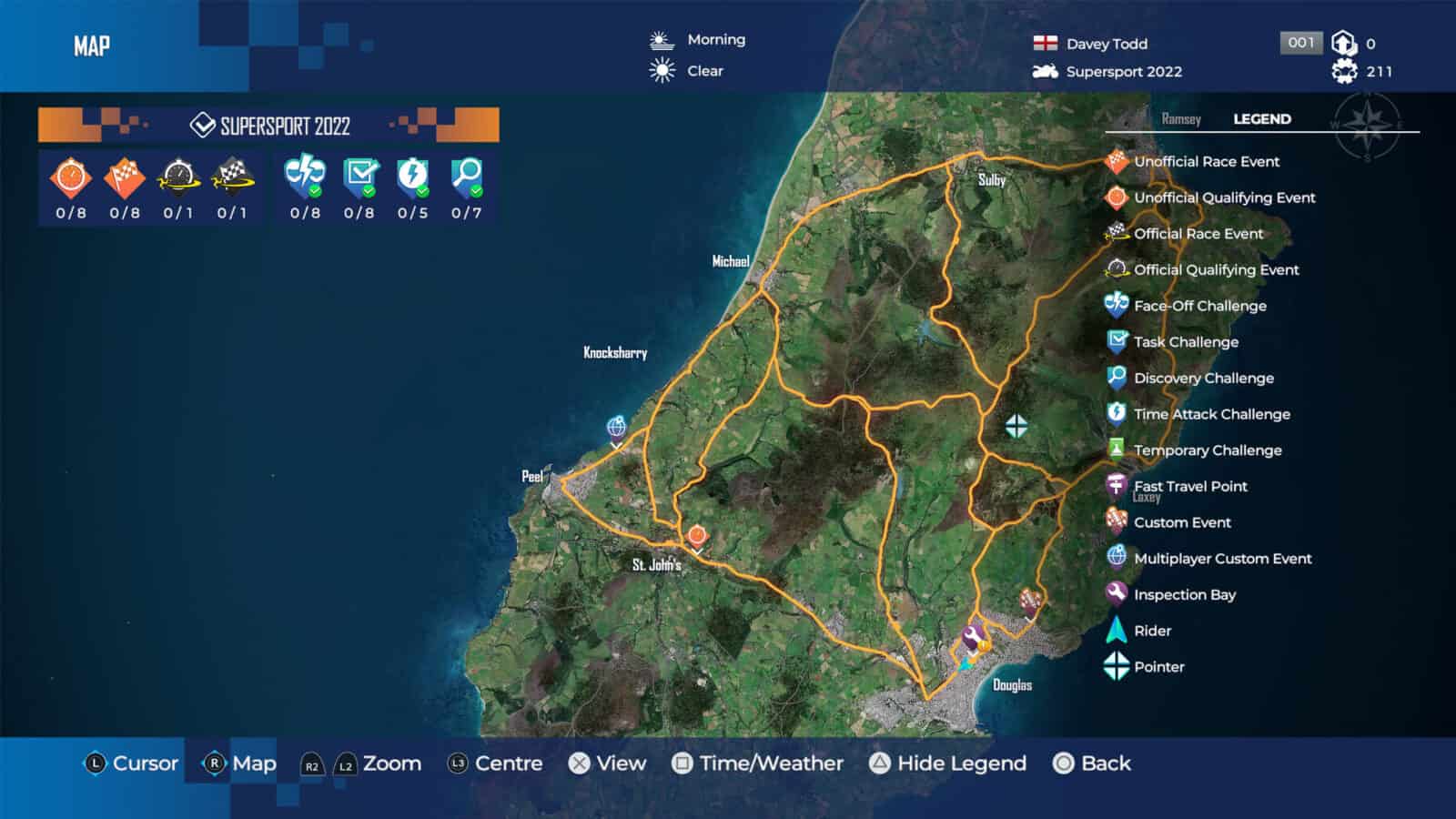Click the Custom Event marker northeast of Douglas
The height and width of the screenshot is (819, 1456).
tap(1029, 598)
